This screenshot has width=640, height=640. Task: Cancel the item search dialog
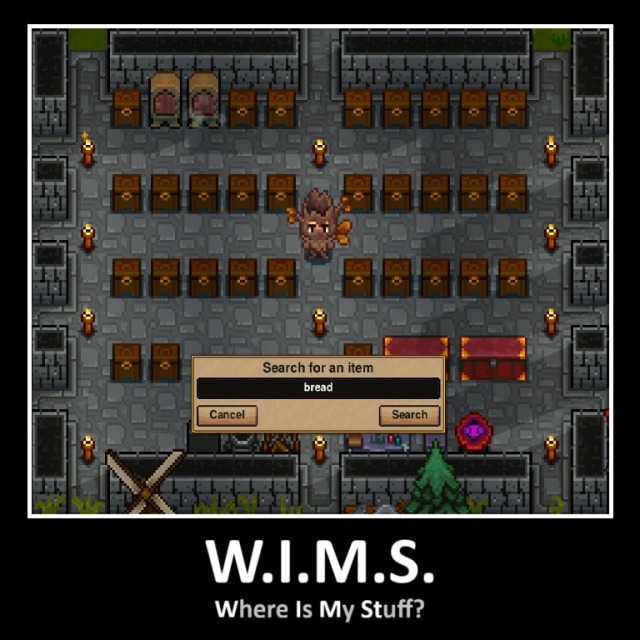(x=227, y=415)
